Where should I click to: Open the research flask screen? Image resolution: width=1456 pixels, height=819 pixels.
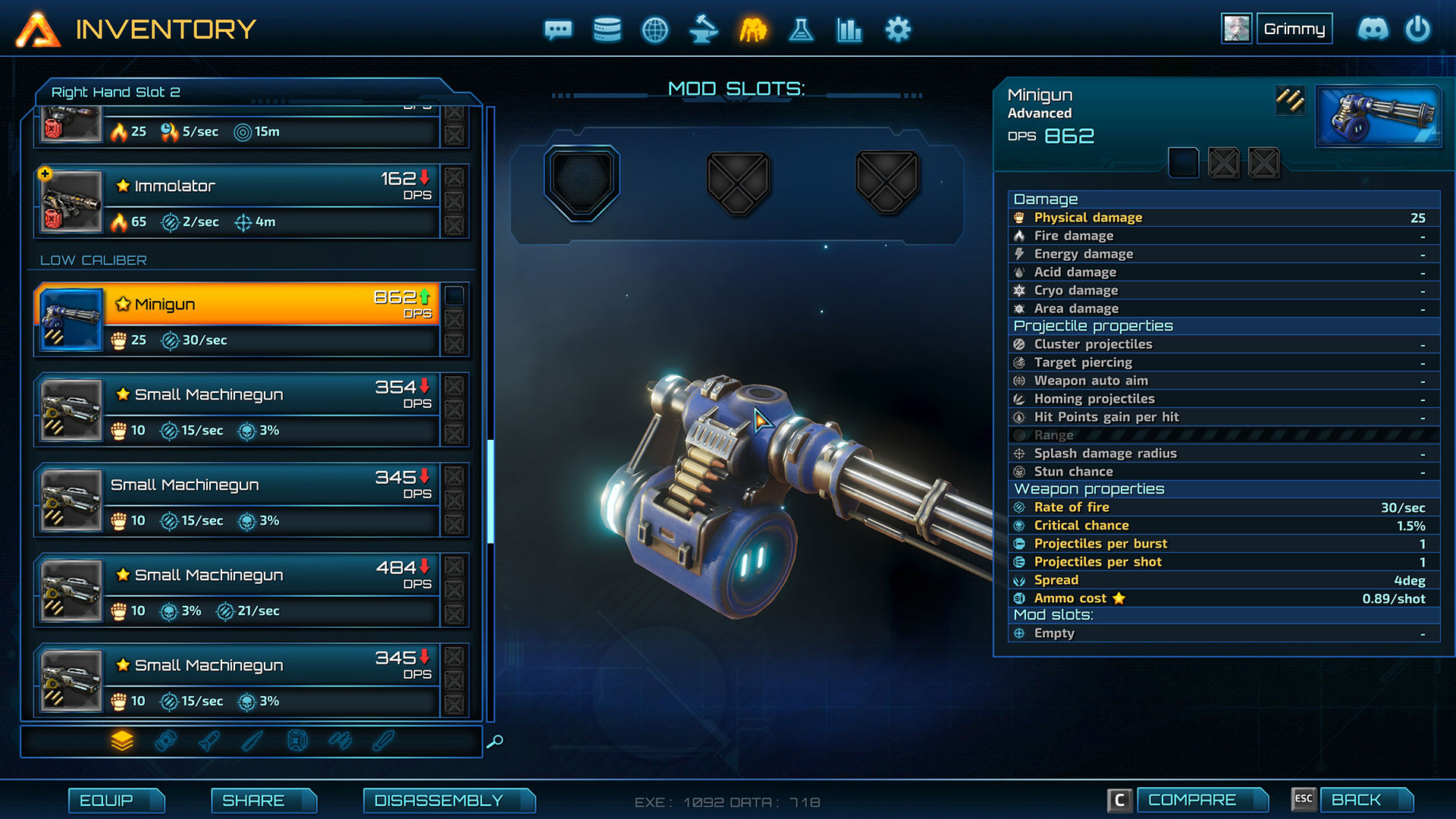(x=801, y=30)
